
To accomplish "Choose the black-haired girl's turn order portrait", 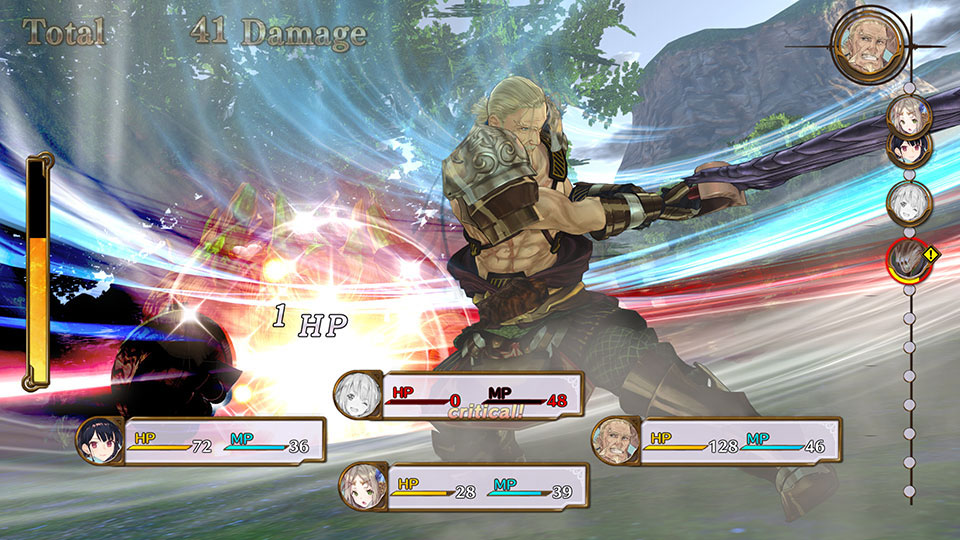I will 910,148.
